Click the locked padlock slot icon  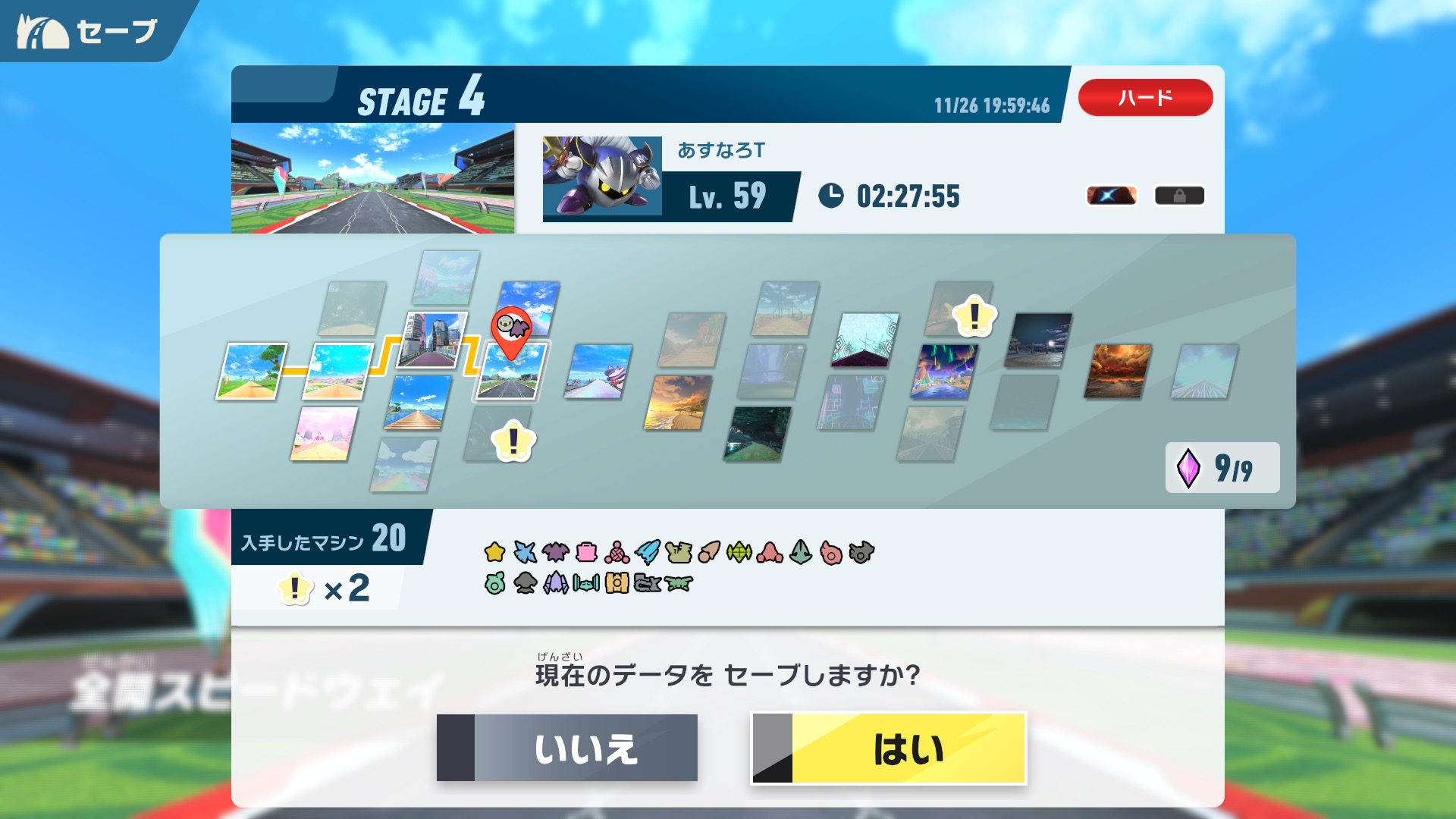1179,196
